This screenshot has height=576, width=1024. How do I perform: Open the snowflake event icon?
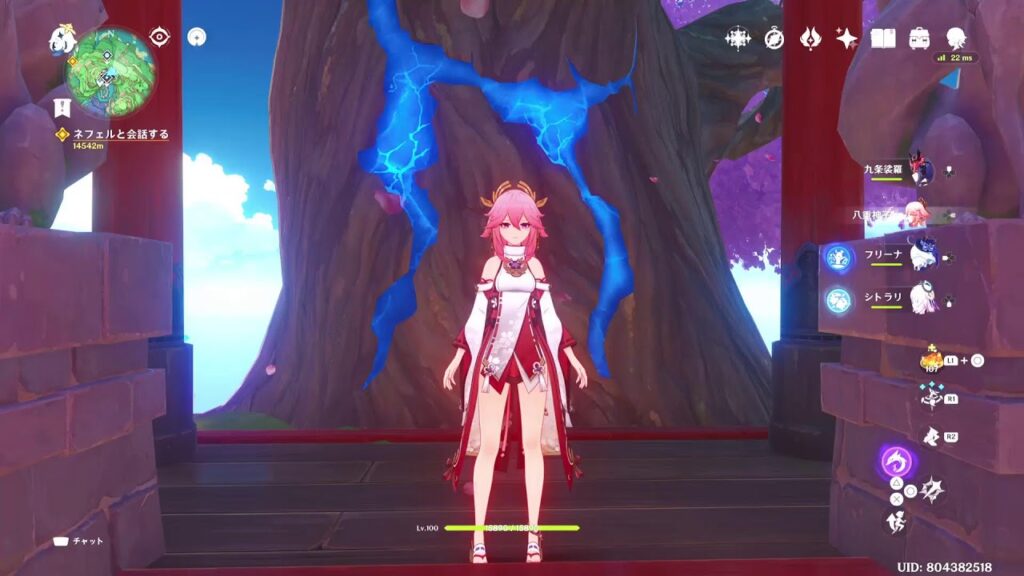click(738, 38)
